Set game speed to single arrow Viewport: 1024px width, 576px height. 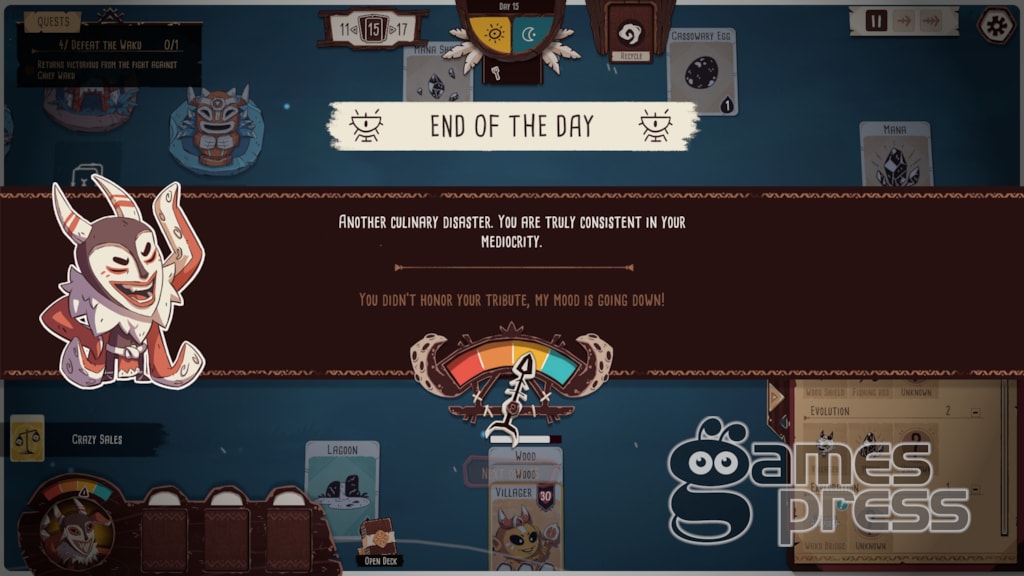(x=904, y=21)
